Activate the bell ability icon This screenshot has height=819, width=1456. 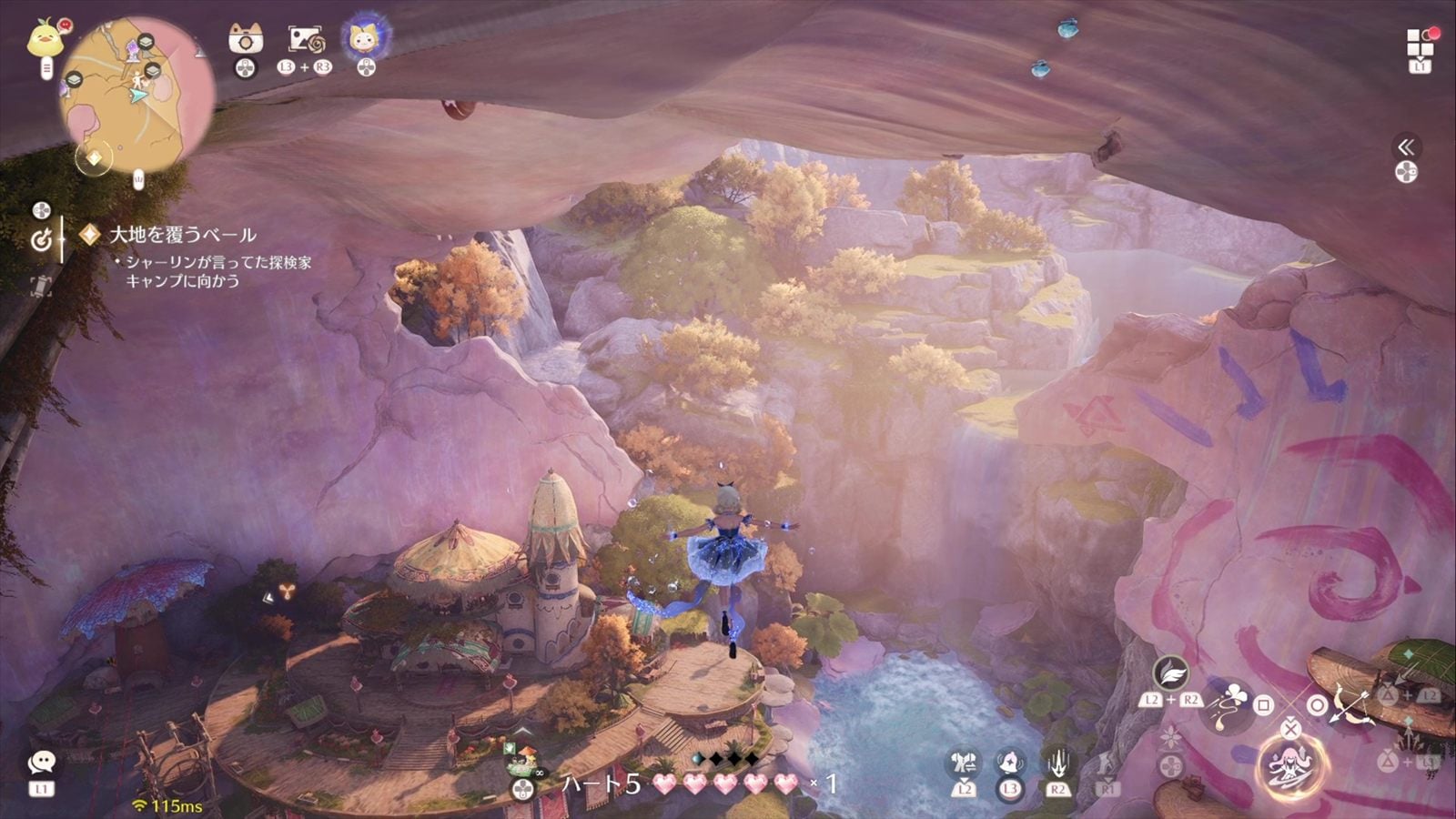click(1010, 763)
